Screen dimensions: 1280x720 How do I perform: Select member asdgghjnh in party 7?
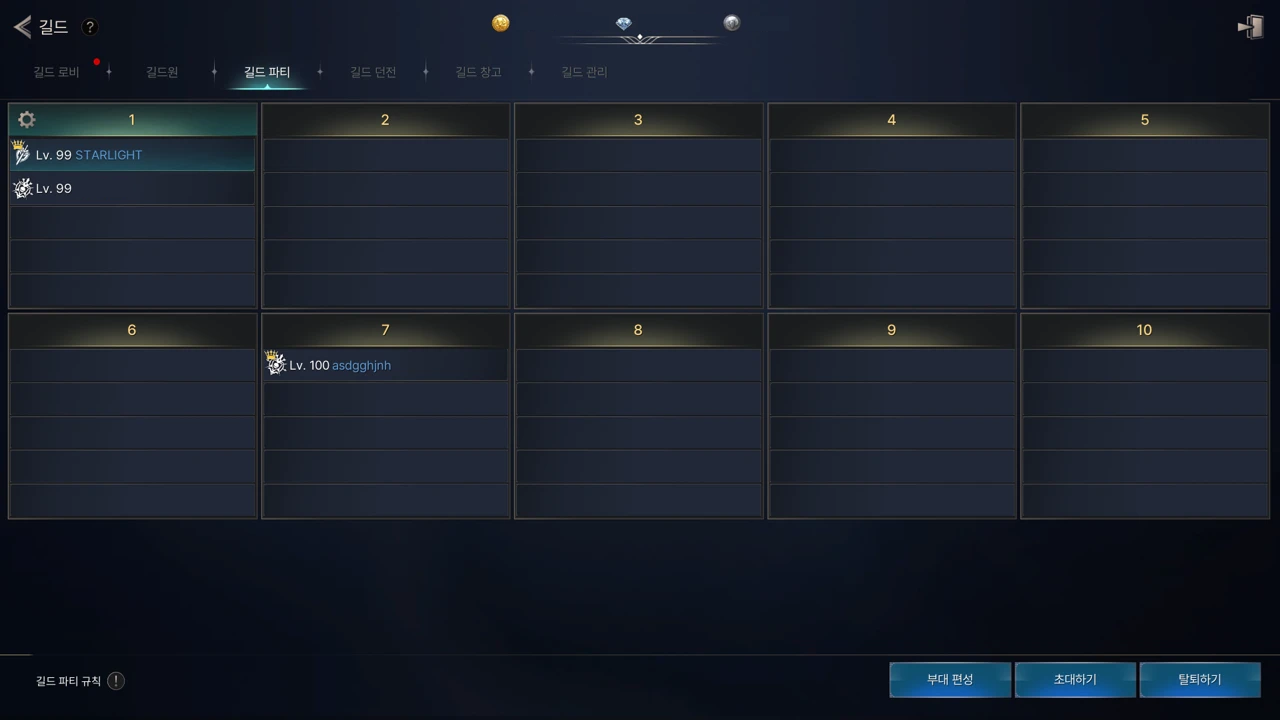point(385,365)
